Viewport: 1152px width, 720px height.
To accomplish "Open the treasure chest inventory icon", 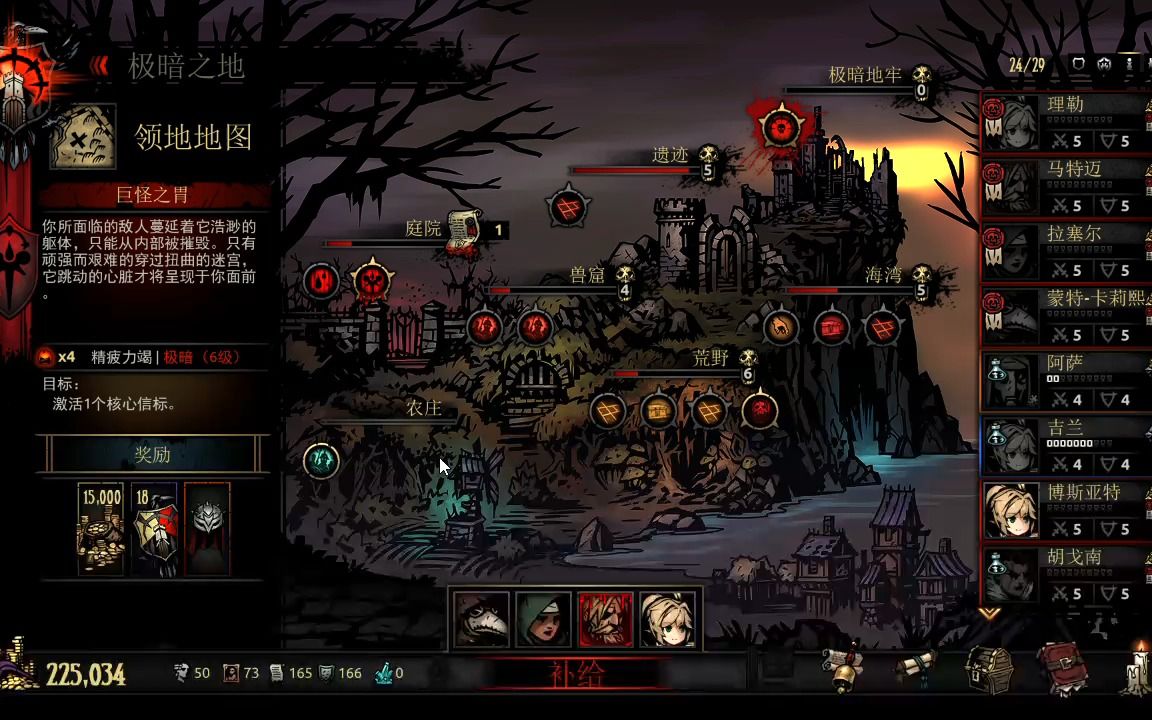I will point(989,669).
